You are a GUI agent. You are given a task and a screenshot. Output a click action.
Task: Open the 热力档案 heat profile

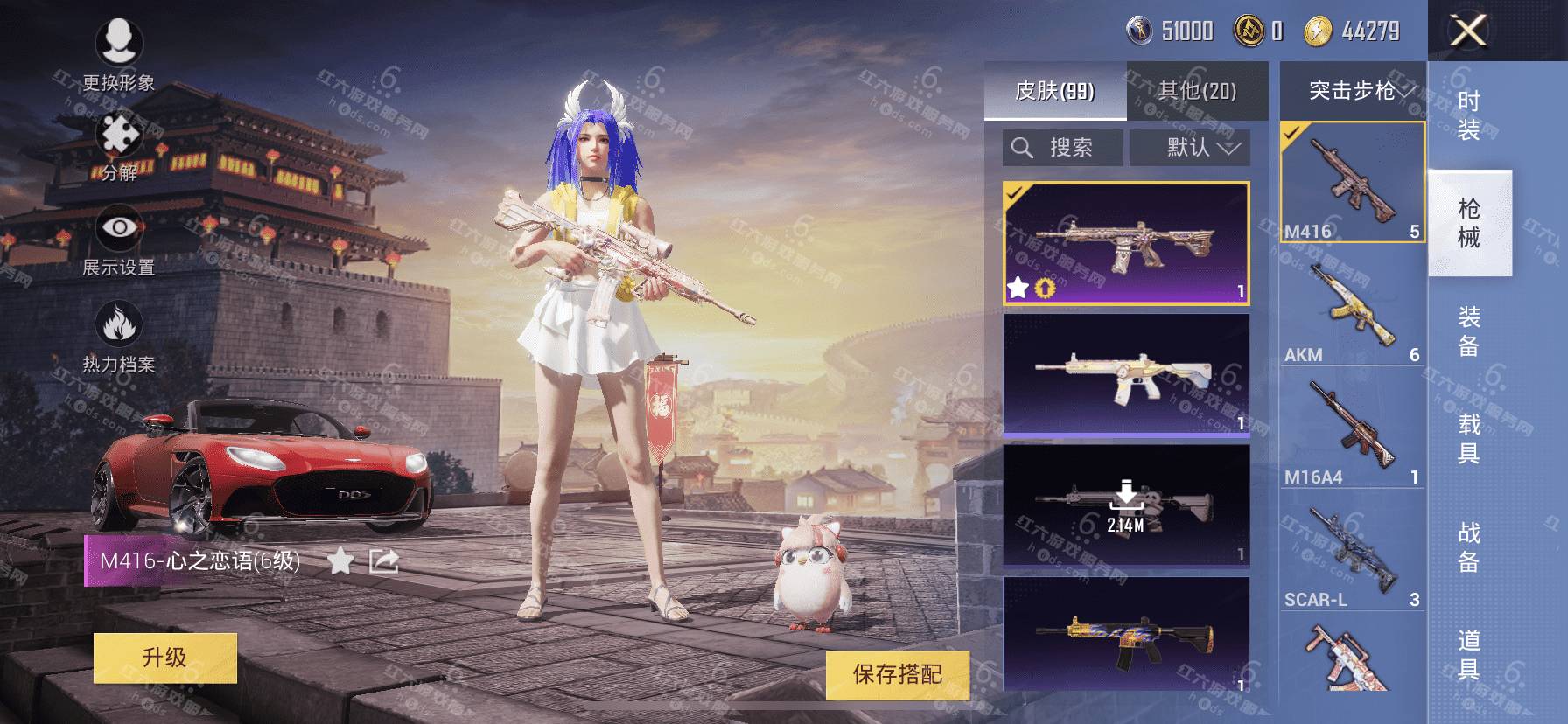(x=119, y=337)
